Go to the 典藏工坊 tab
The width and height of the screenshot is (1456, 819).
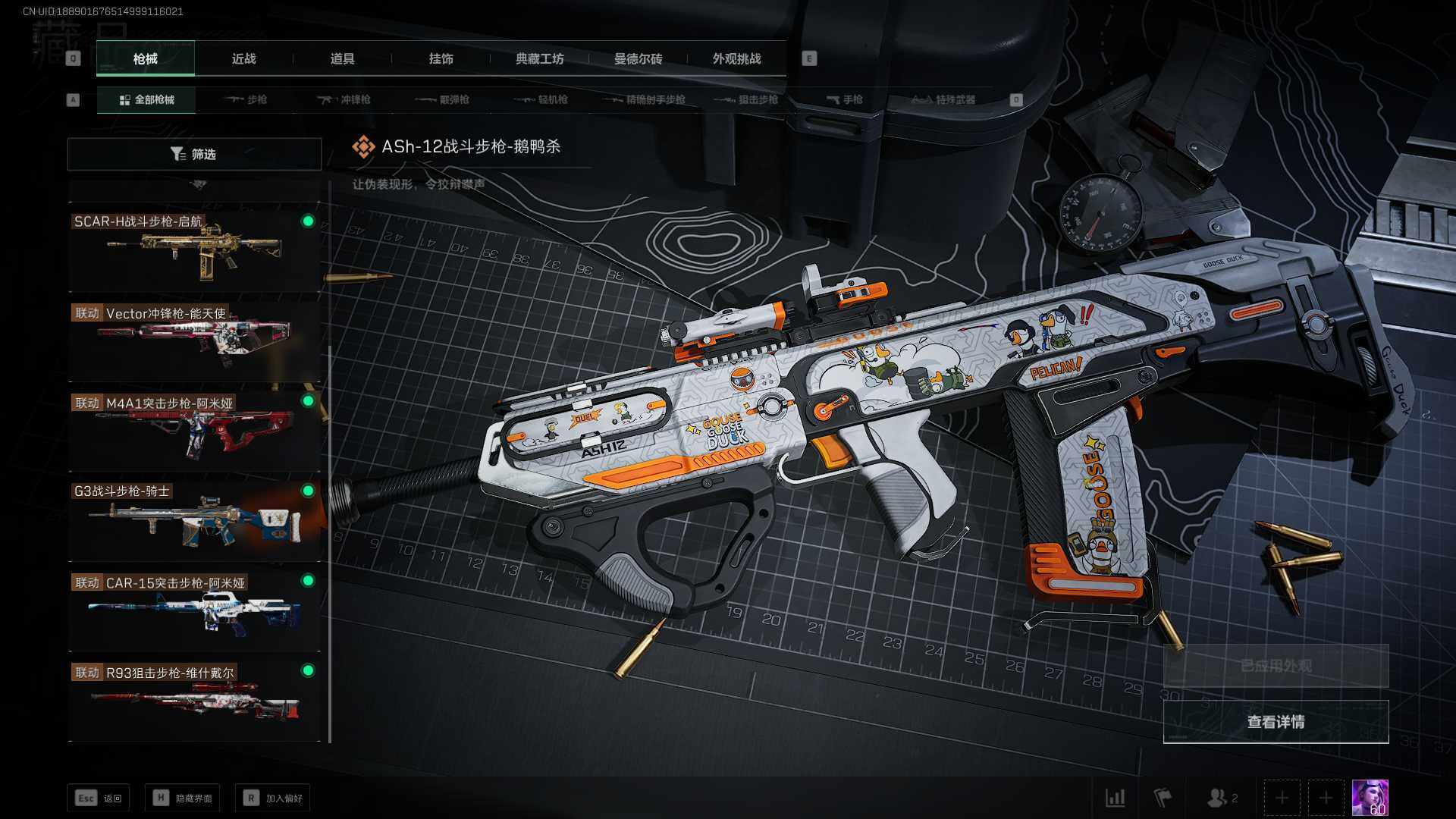[x=539, y=58]
